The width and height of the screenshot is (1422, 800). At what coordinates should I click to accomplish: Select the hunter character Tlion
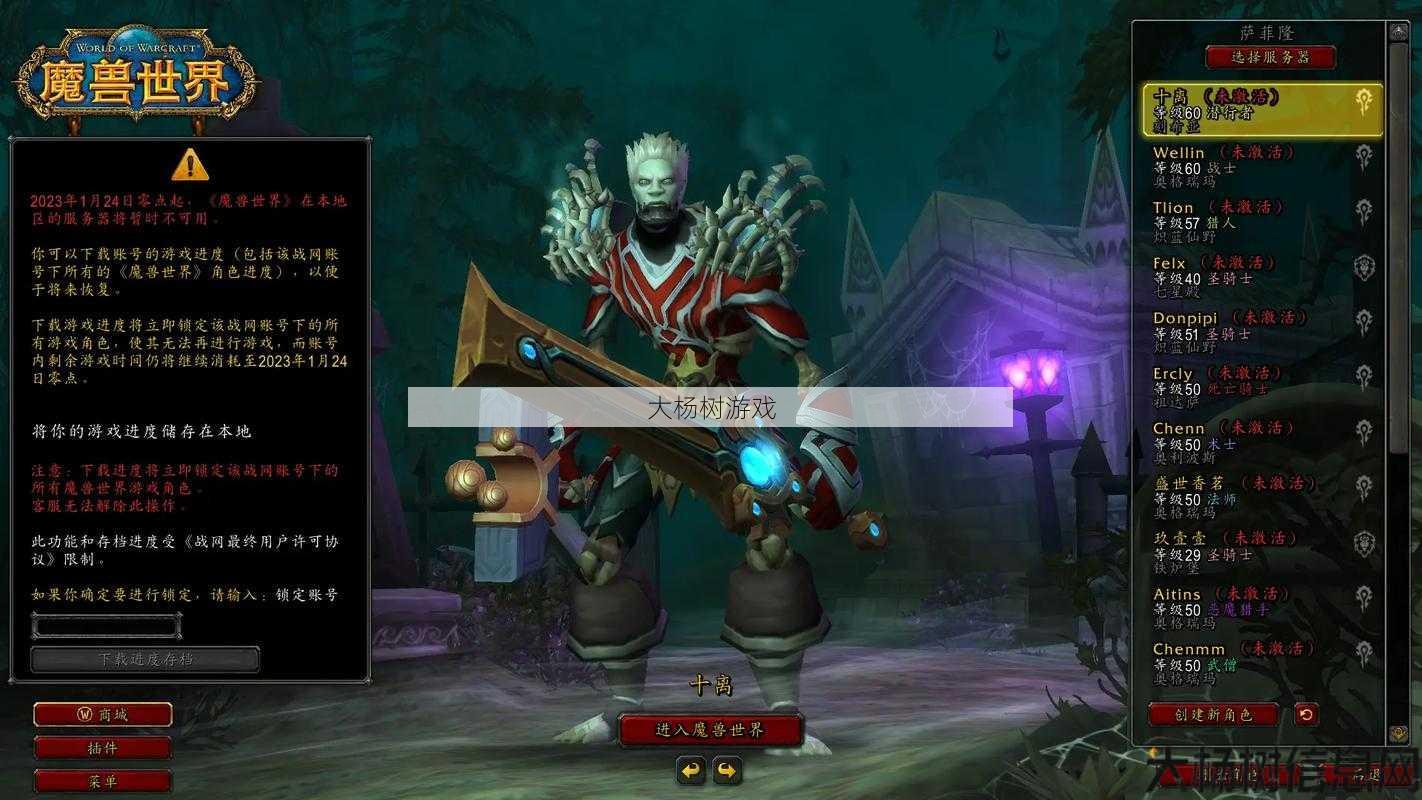click(1262, 221)
